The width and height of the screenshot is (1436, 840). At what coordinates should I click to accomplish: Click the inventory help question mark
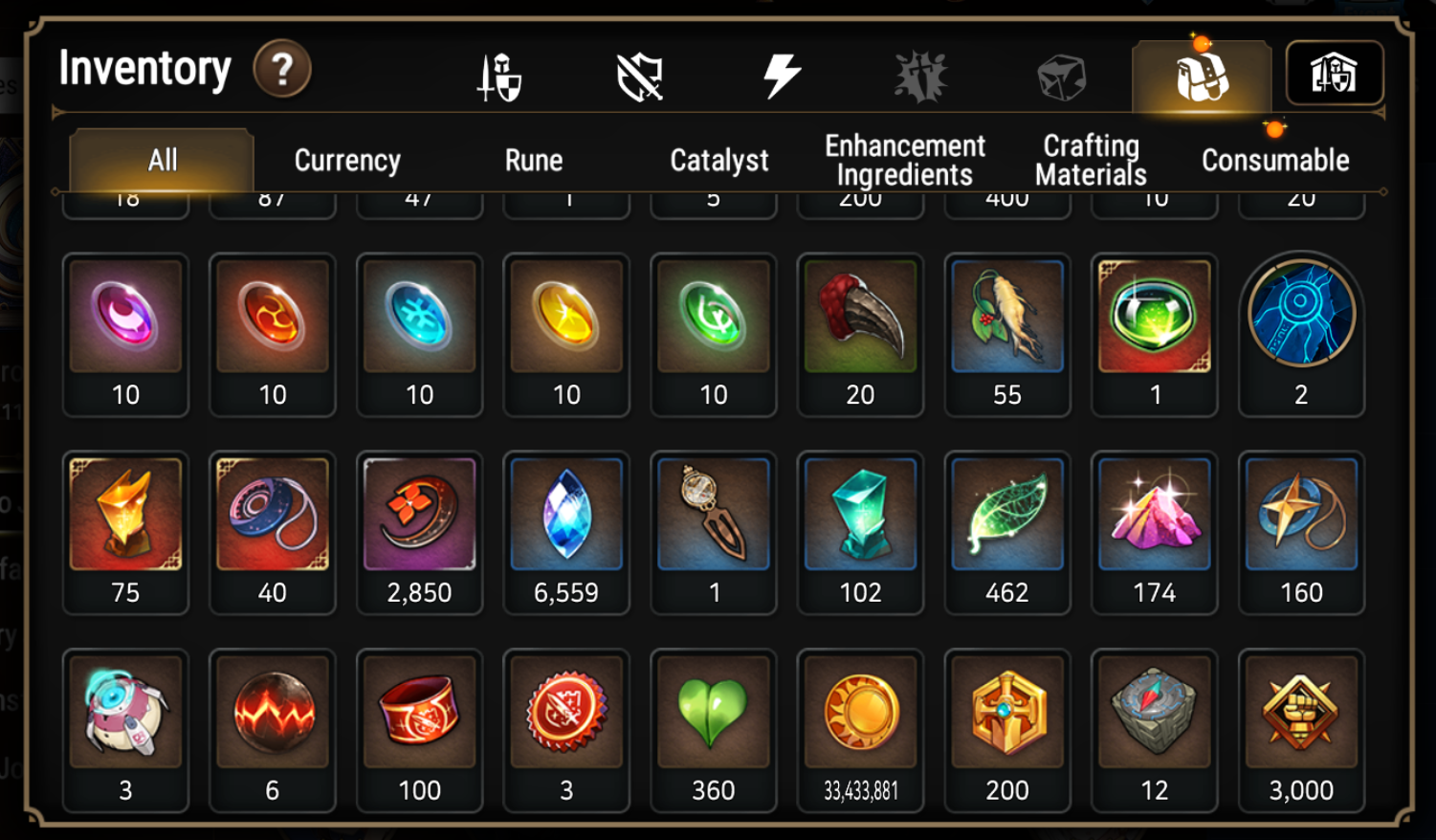pos(280,69)
